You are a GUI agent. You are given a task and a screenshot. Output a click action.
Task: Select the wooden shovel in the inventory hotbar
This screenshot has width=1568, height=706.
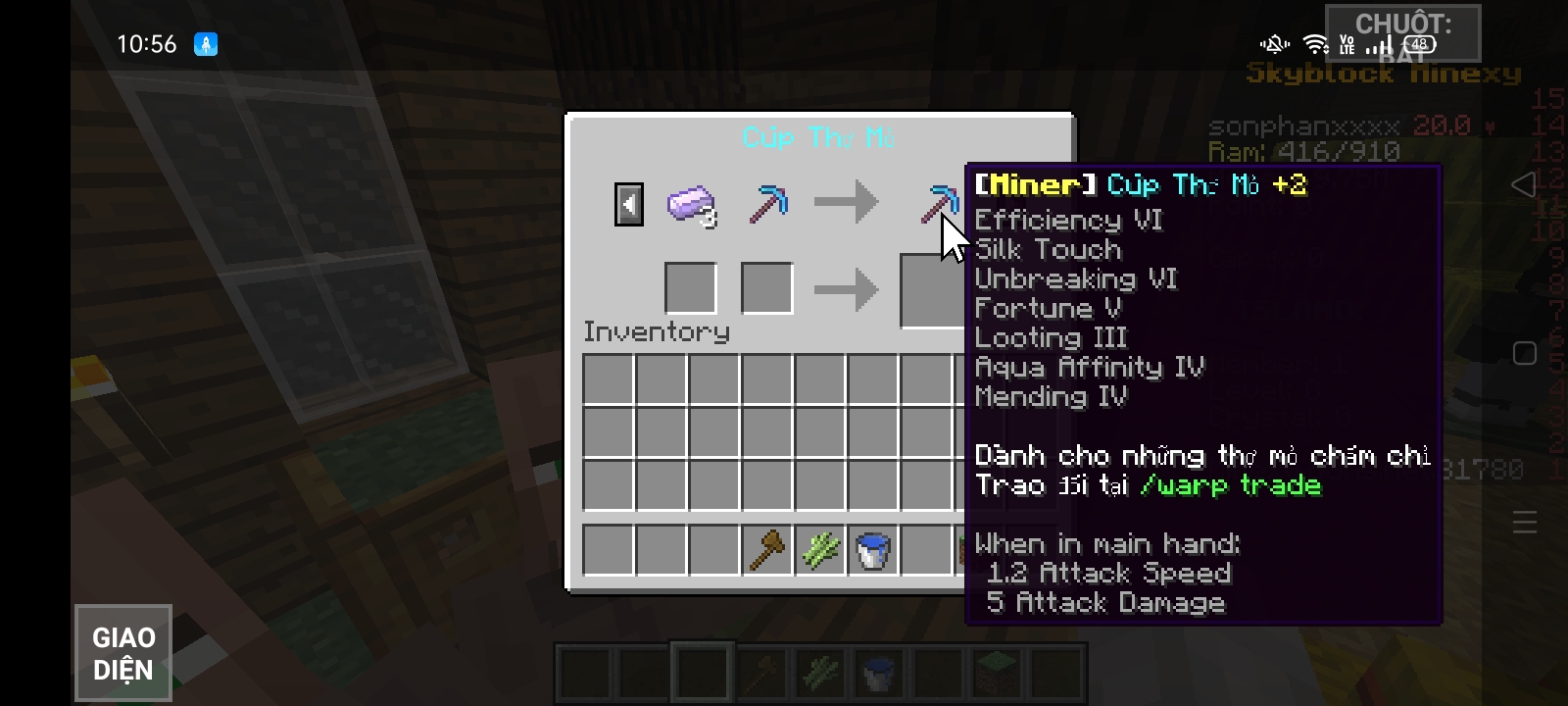coord(767,550)
